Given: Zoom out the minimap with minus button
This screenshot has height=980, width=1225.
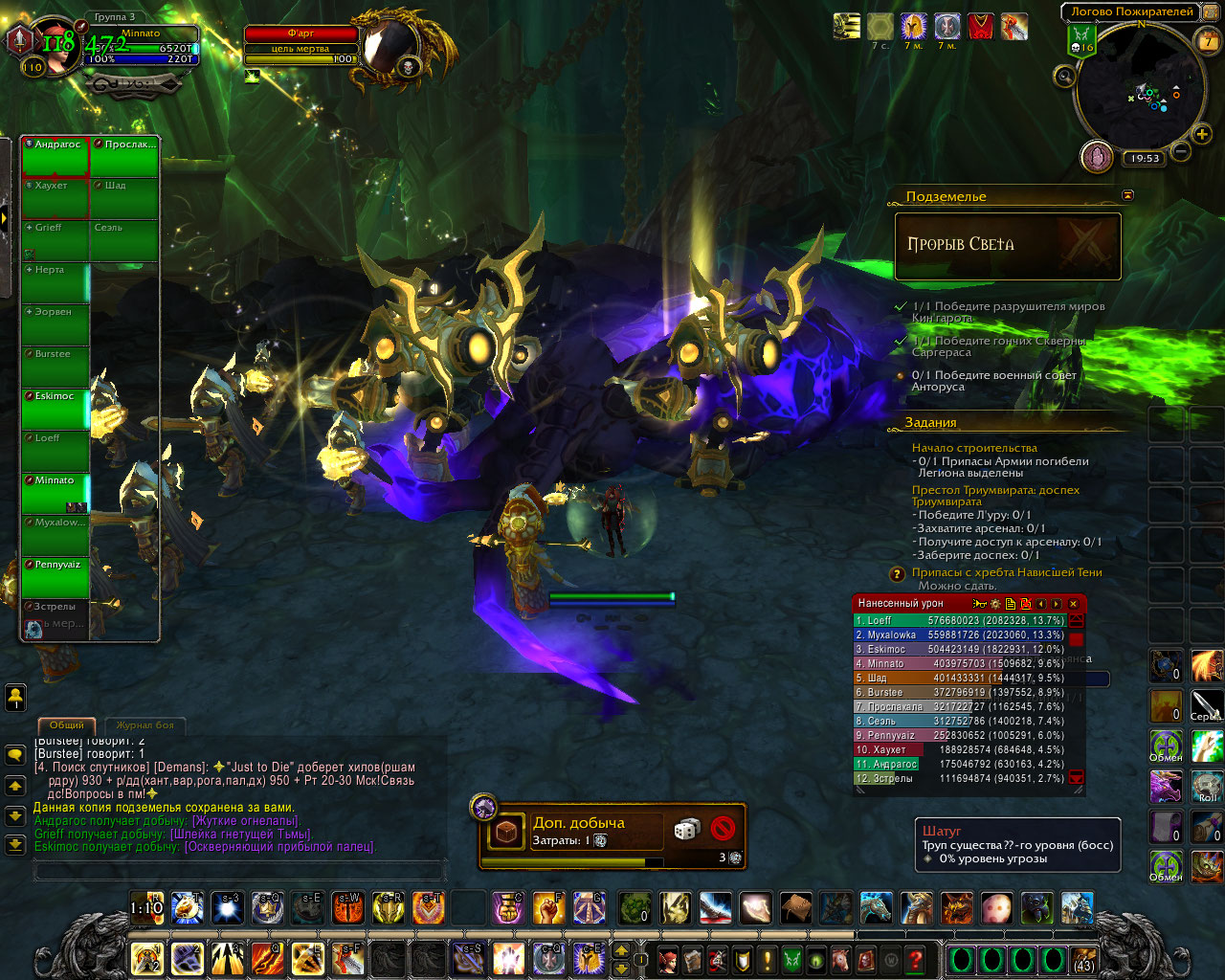Looking at the screenshot, I should 1180,152.
